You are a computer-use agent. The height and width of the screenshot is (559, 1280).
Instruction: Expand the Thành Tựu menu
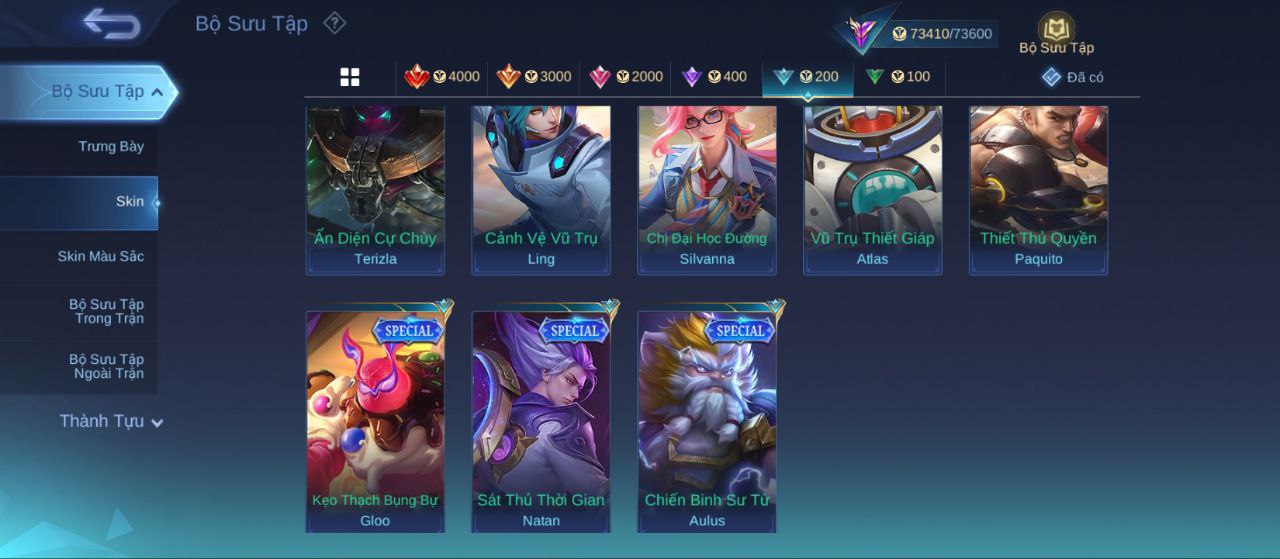(x=110, y=422)
